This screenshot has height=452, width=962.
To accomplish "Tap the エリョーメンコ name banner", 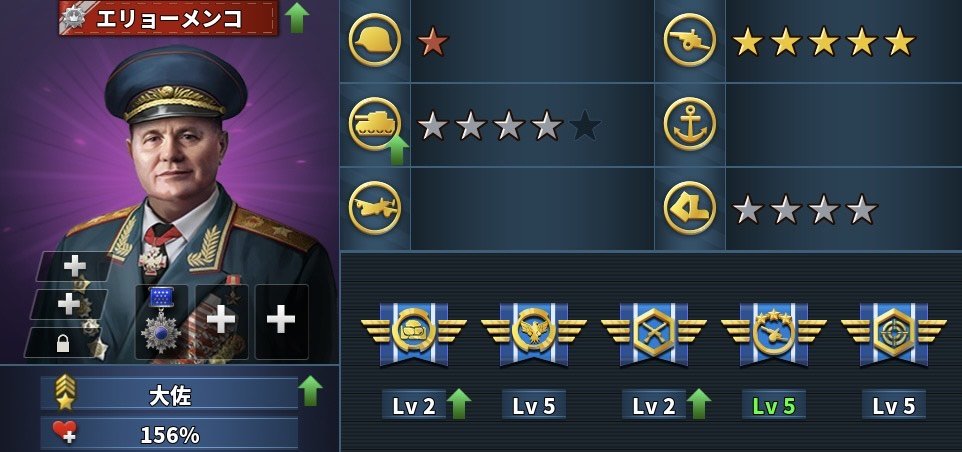I will [x=168, y=17].
